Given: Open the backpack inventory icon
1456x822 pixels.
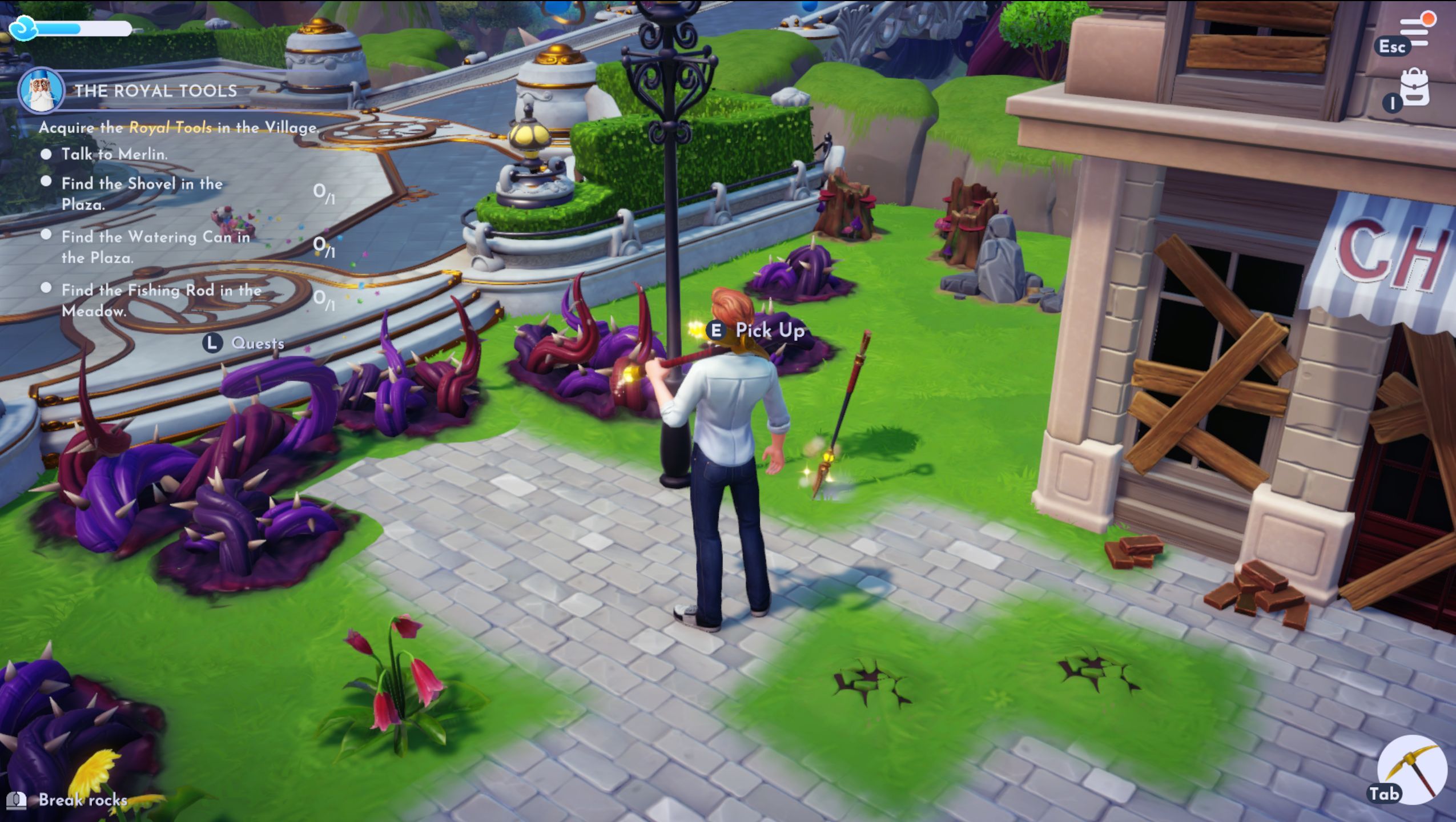Looking at the screenshot, I should (x=1415, y=88).
